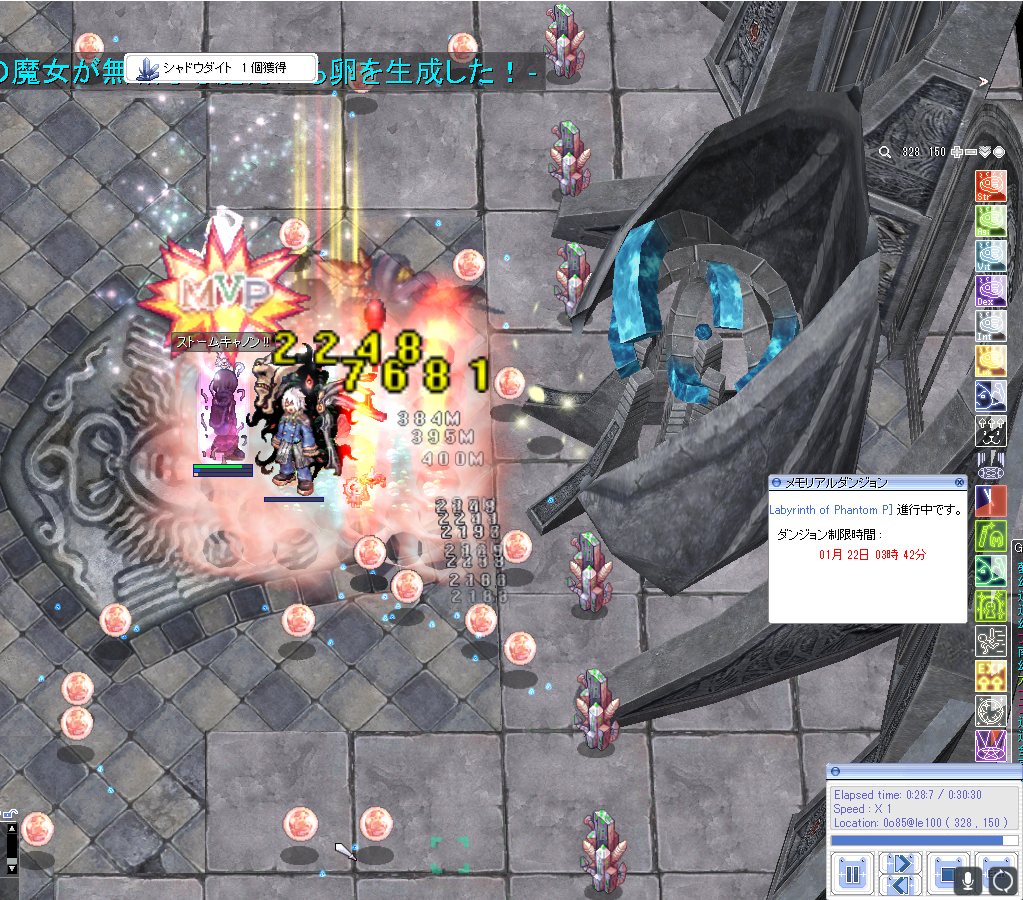Click the microphone overlay button
Viewport: 1023px width, 900px height.
point(967,880)
